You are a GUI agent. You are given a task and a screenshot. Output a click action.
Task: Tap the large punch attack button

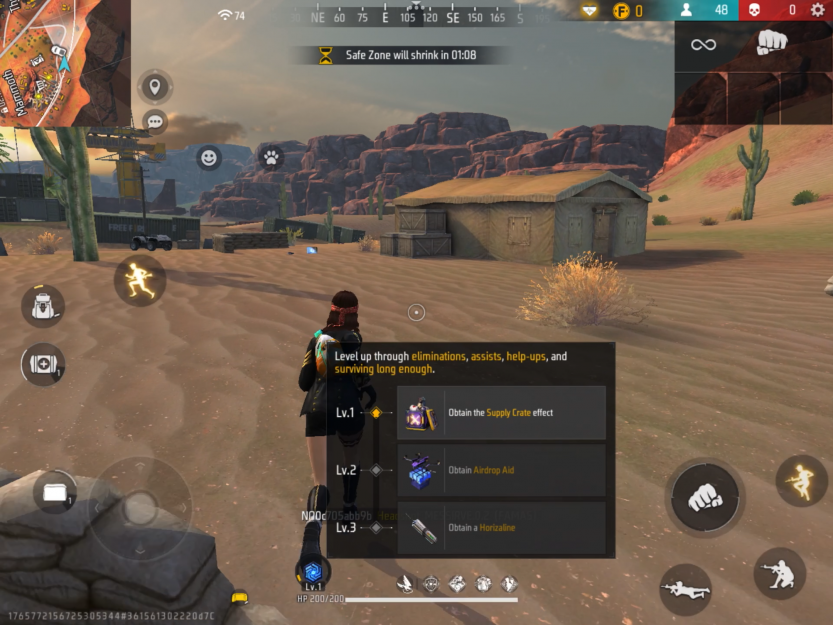[705, 497]
